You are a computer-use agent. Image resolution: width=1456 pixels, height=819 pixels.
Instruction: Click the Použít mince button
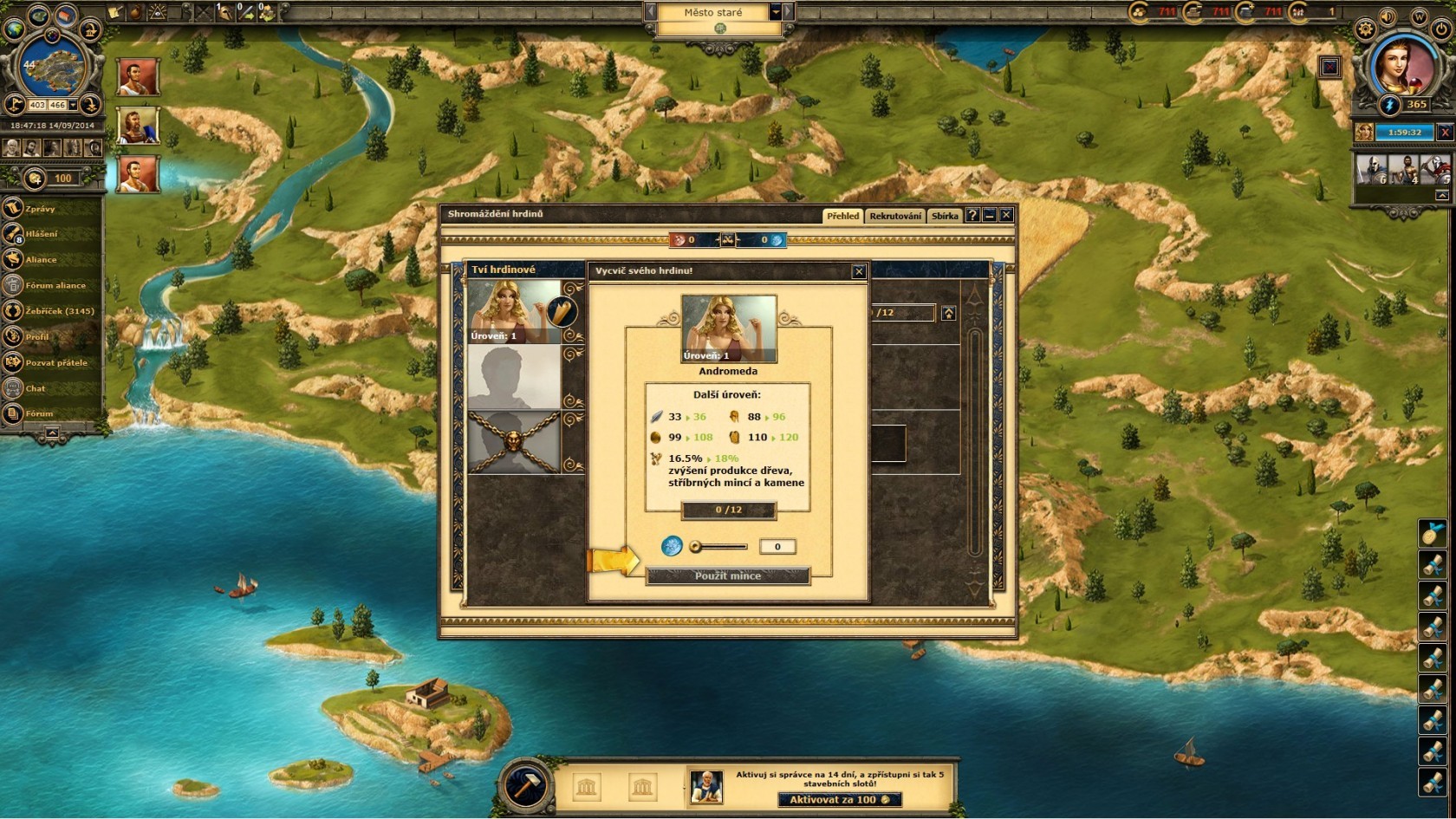728,576
